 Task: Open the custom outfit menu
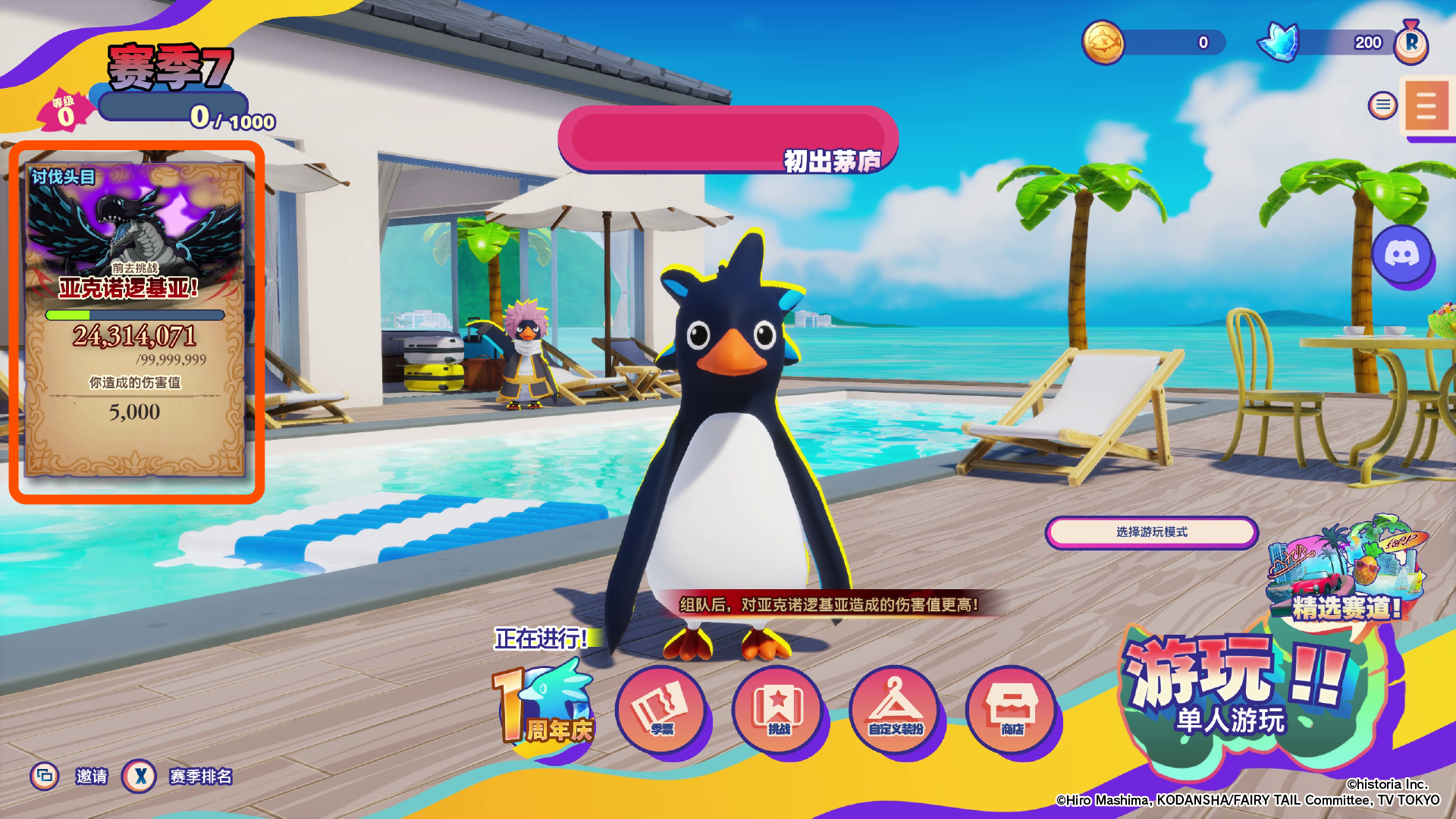tap(895, 710)
